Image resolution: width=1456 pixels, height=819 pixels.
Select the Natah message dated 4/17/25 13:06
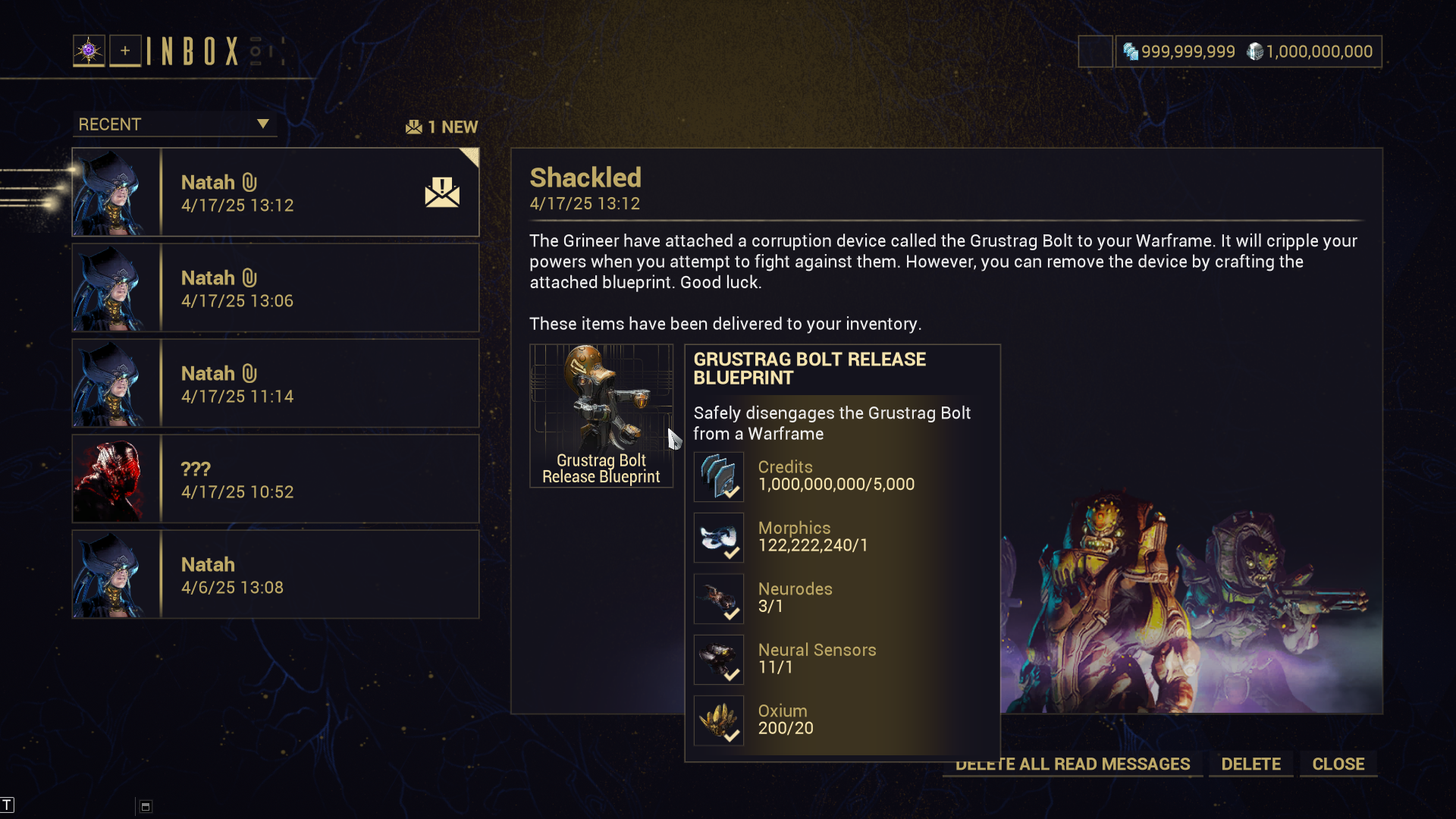[276, 288]
